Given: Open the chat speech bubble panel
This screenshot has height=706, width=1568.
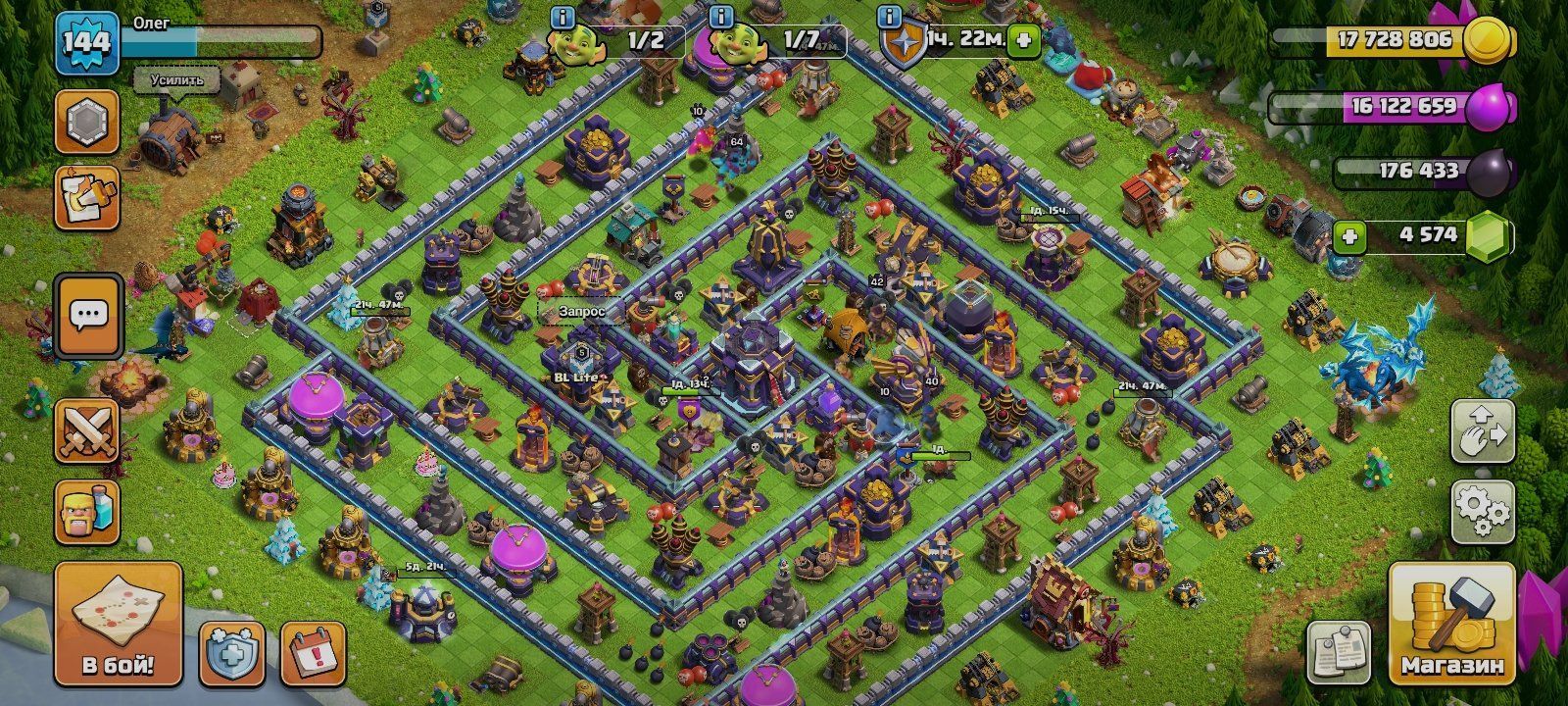Looking at the screenshot, I should [x=88, y=316].
